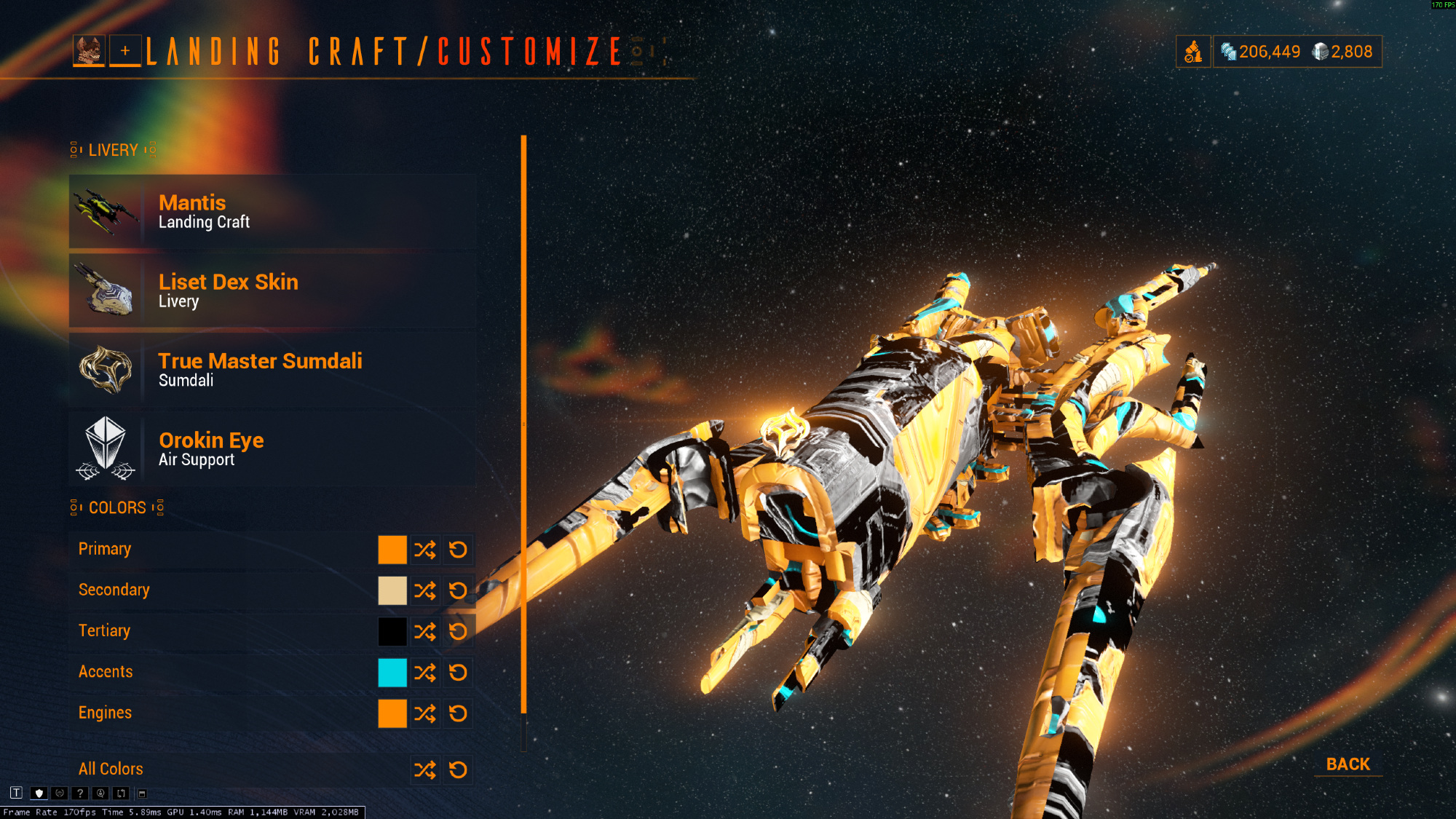Reset the Engines color to default

(x=458, y=713)
